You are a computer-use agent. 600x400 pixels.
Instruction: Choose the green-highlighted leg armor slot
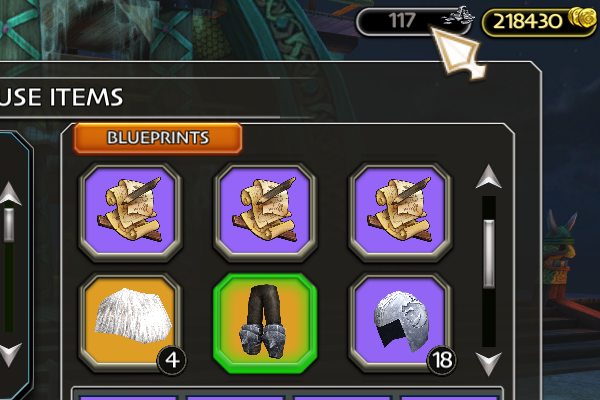coord(265,323)
